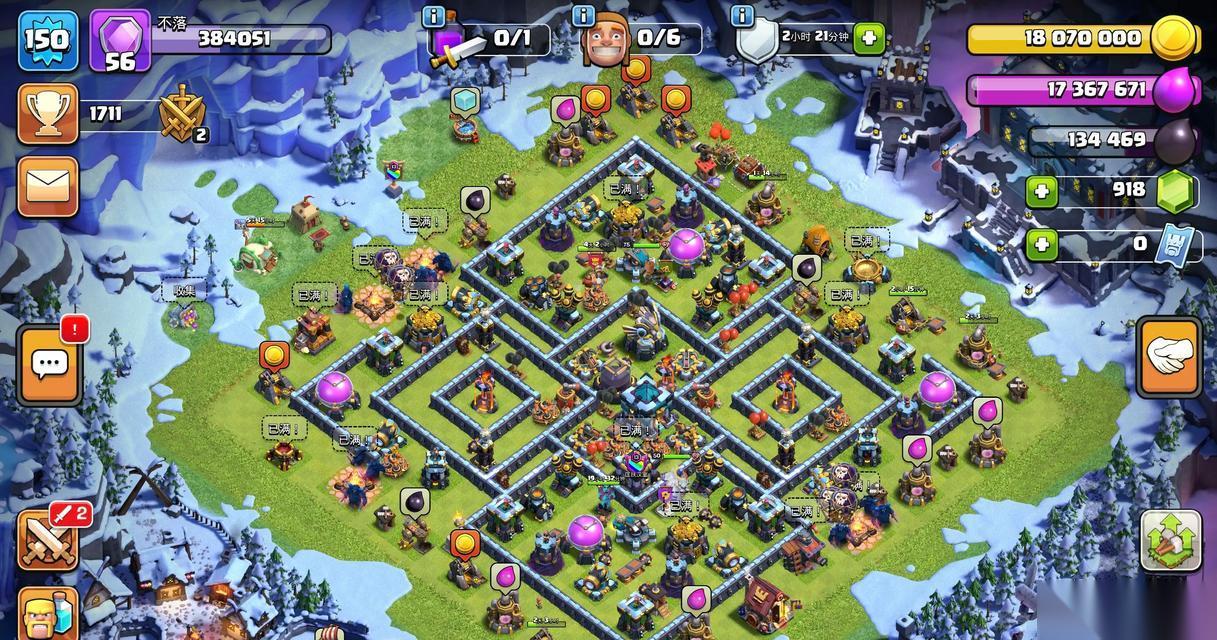The height and width of the screenshot is (640, 1217).
Task: Show info for the 0/1 sword counter
Action: [x=433, y=16]
